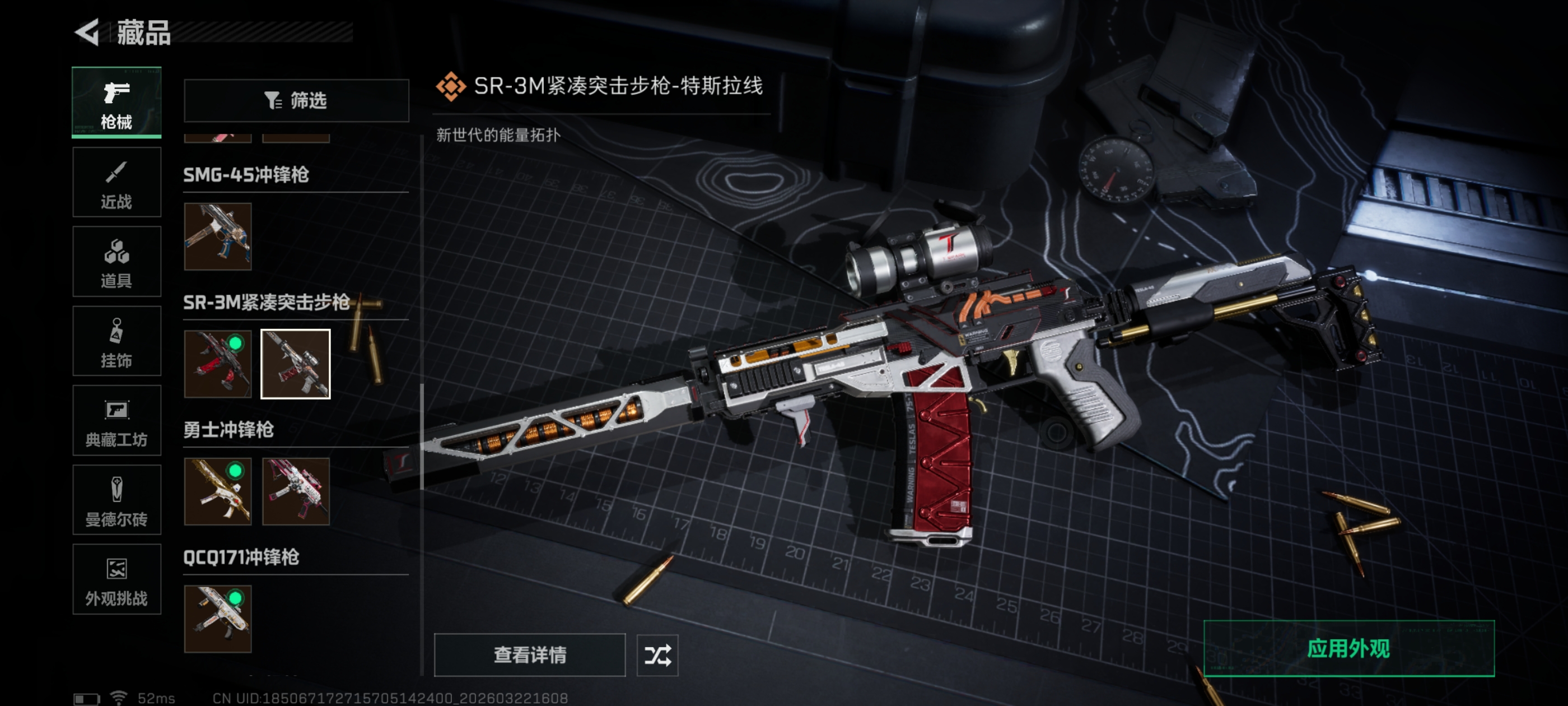
Task: Select the SMG-45 submachine gun skin thumbnail
Action: click(218, 236)
